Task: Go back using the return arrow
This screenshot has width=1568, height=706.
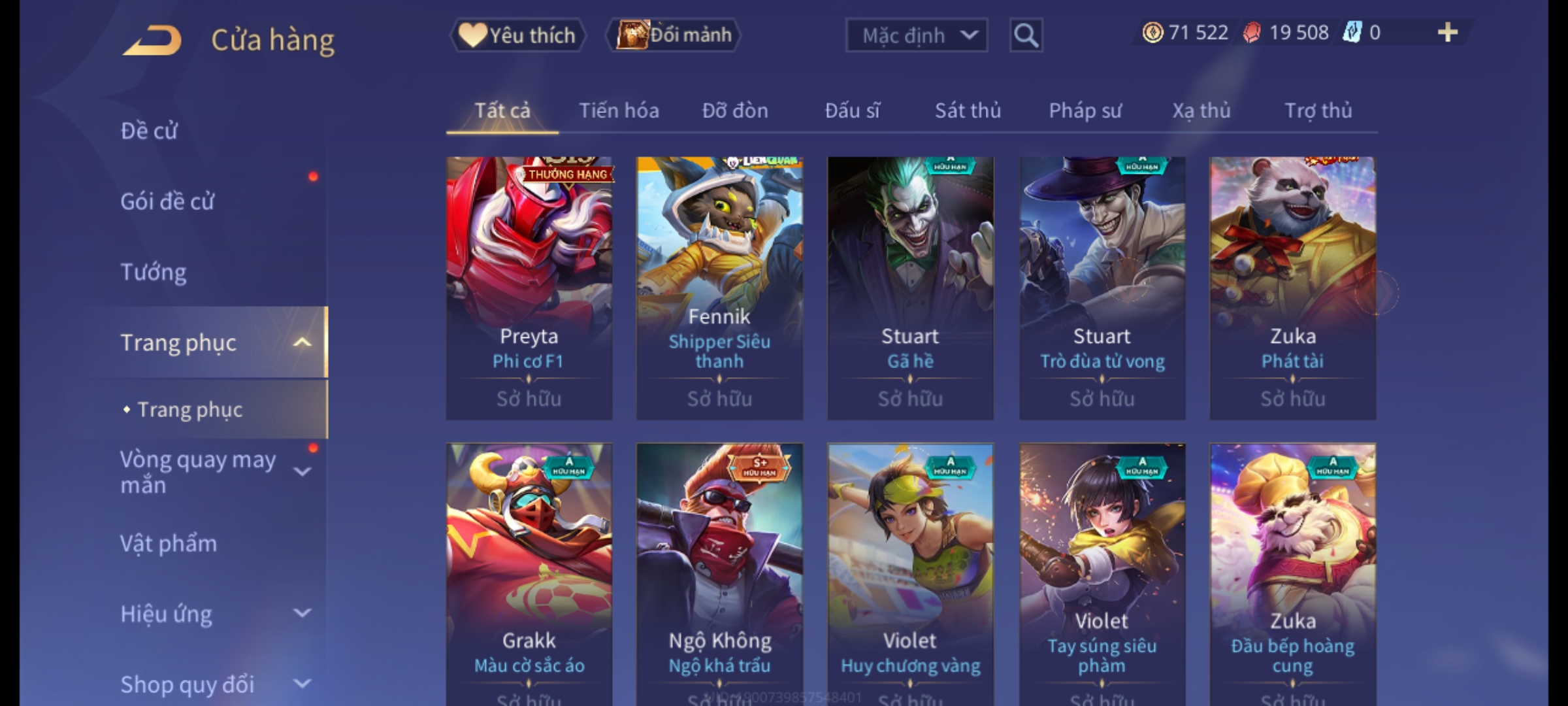Action: tap(152, 41)
